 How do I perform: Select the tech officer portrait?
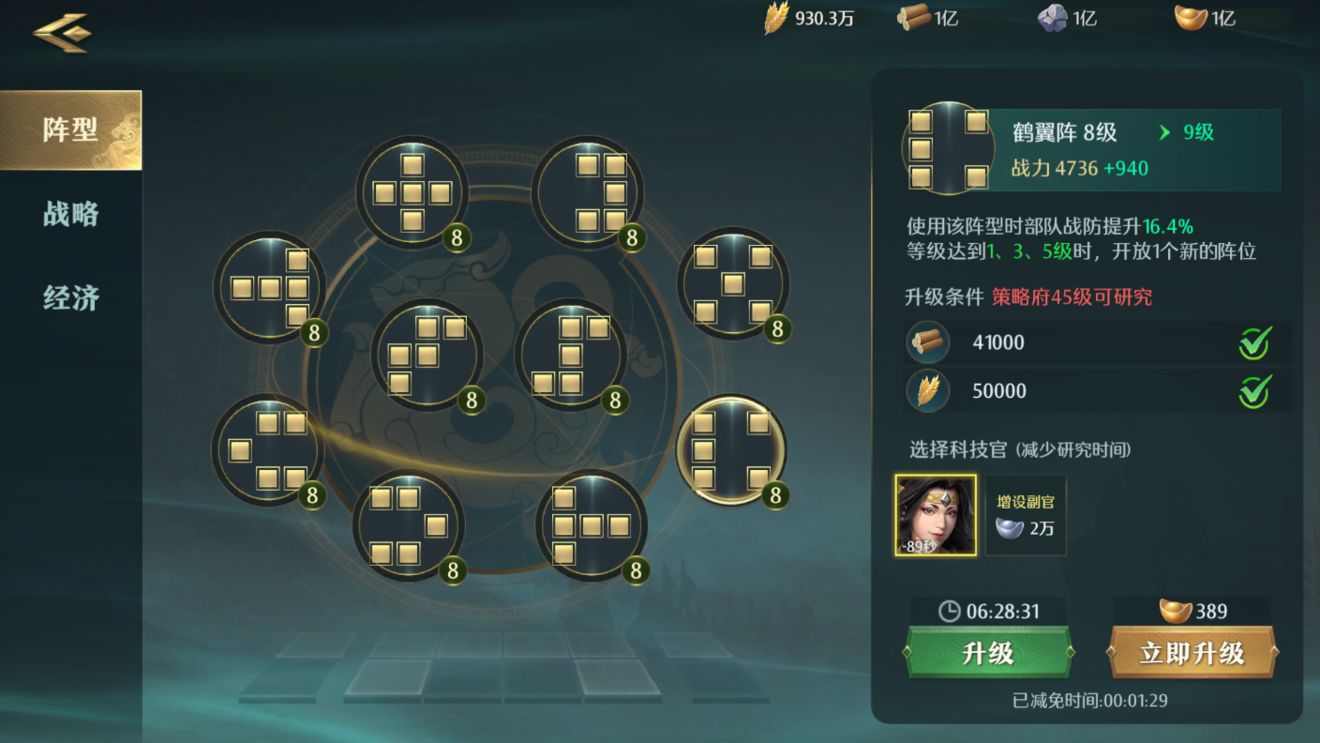pyautogui.click(x=936, y=515)
